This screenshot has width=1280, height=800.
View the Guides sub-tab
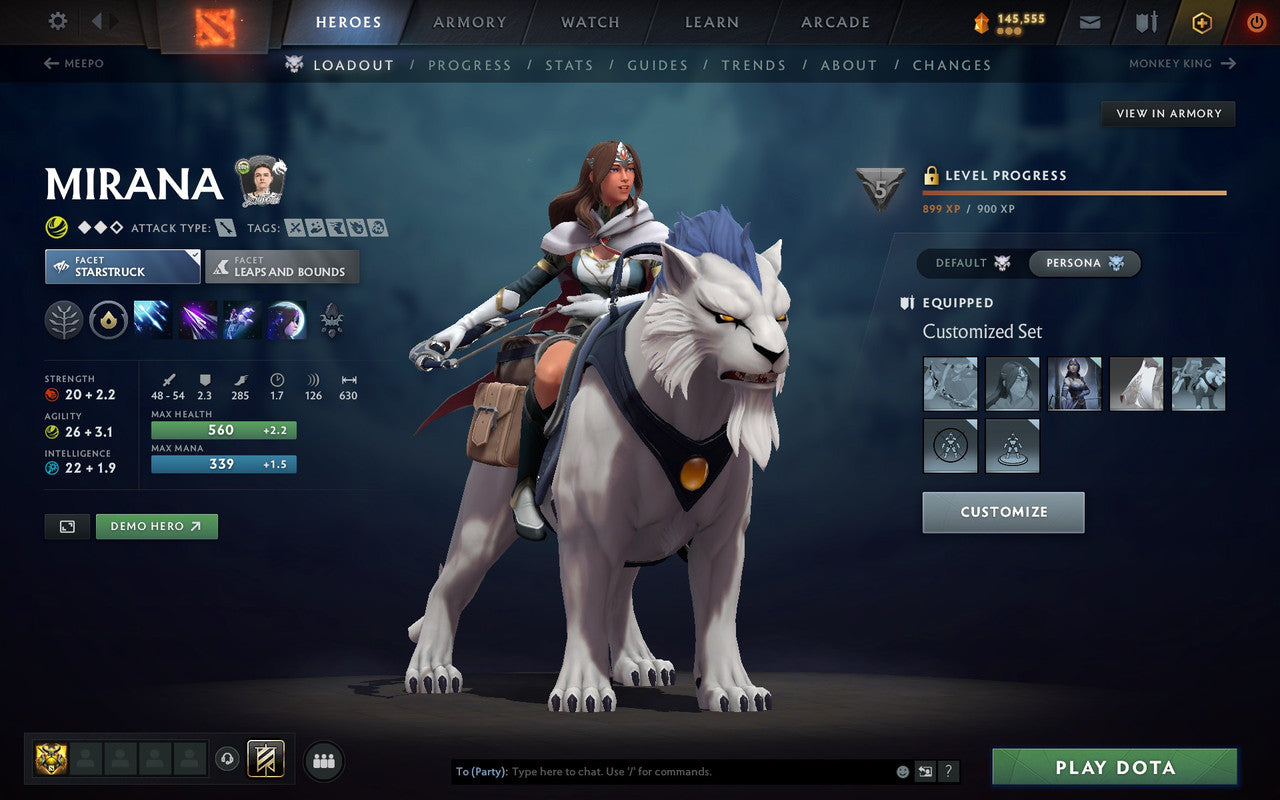[x=657, y=65]
